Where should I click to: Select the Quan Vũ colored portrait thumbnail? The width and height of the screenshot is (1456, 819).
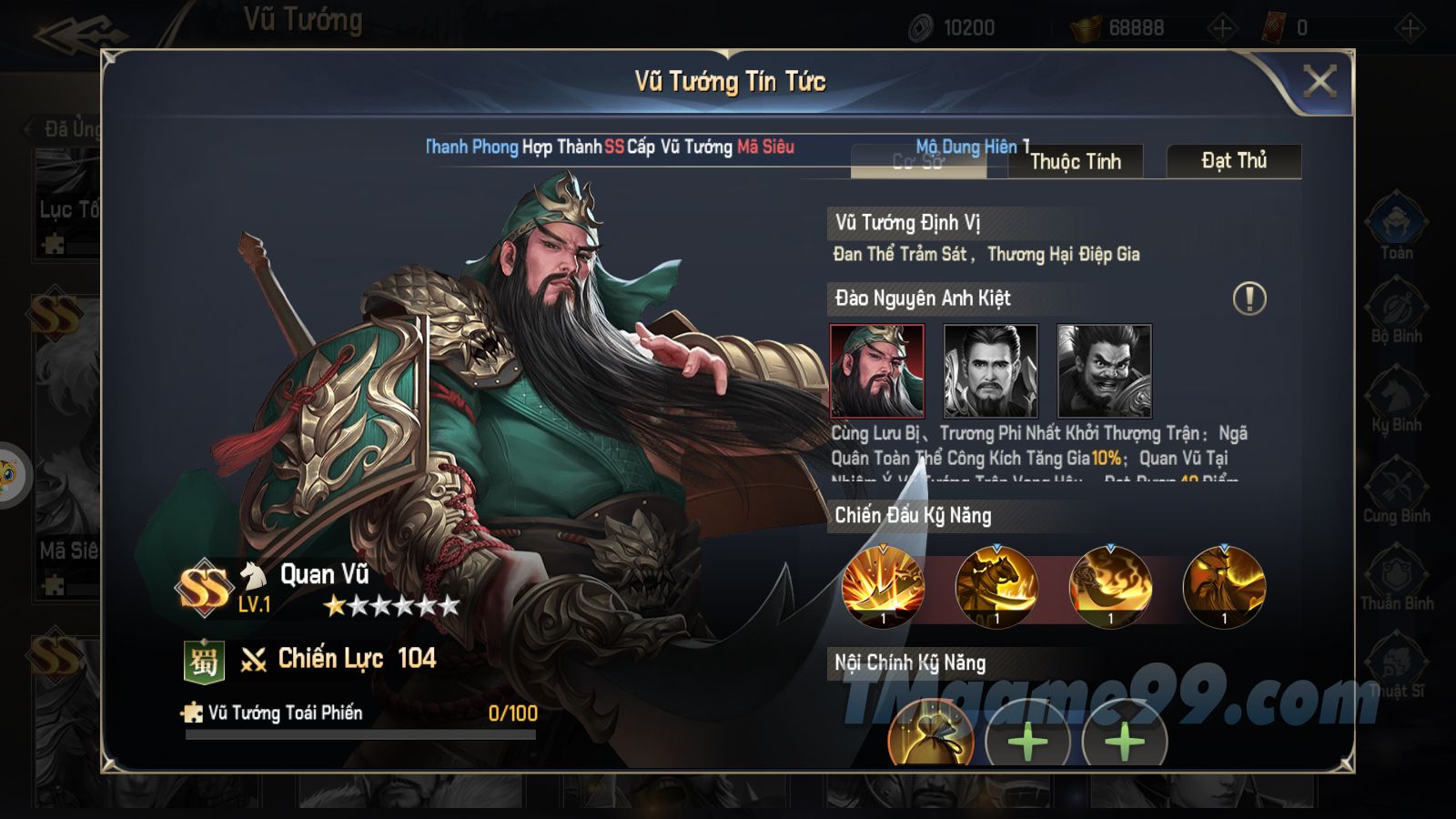877,371
